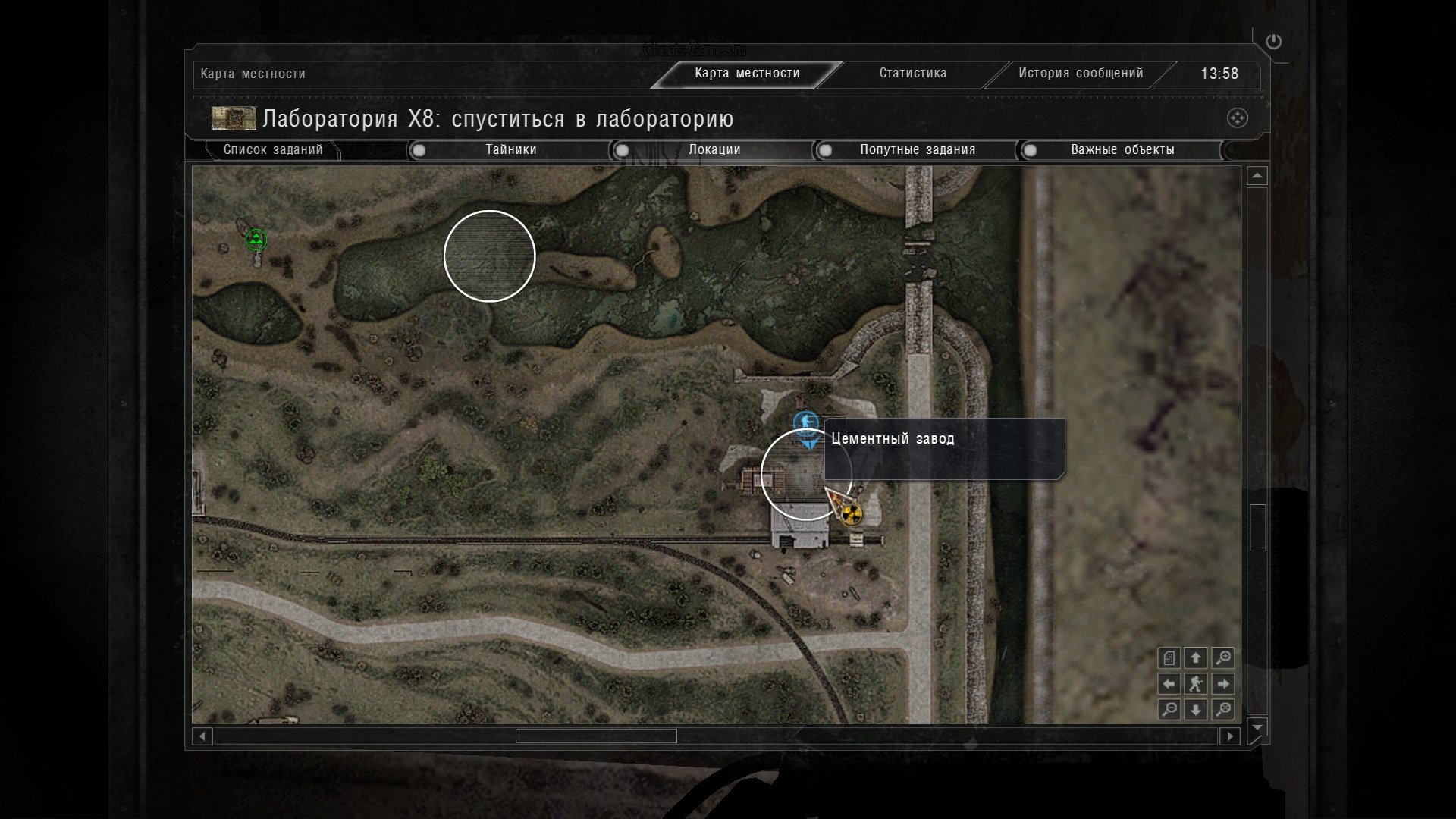Select the Карта местности tab
The image size is (1456, 819).
click(x=747, y=74)
